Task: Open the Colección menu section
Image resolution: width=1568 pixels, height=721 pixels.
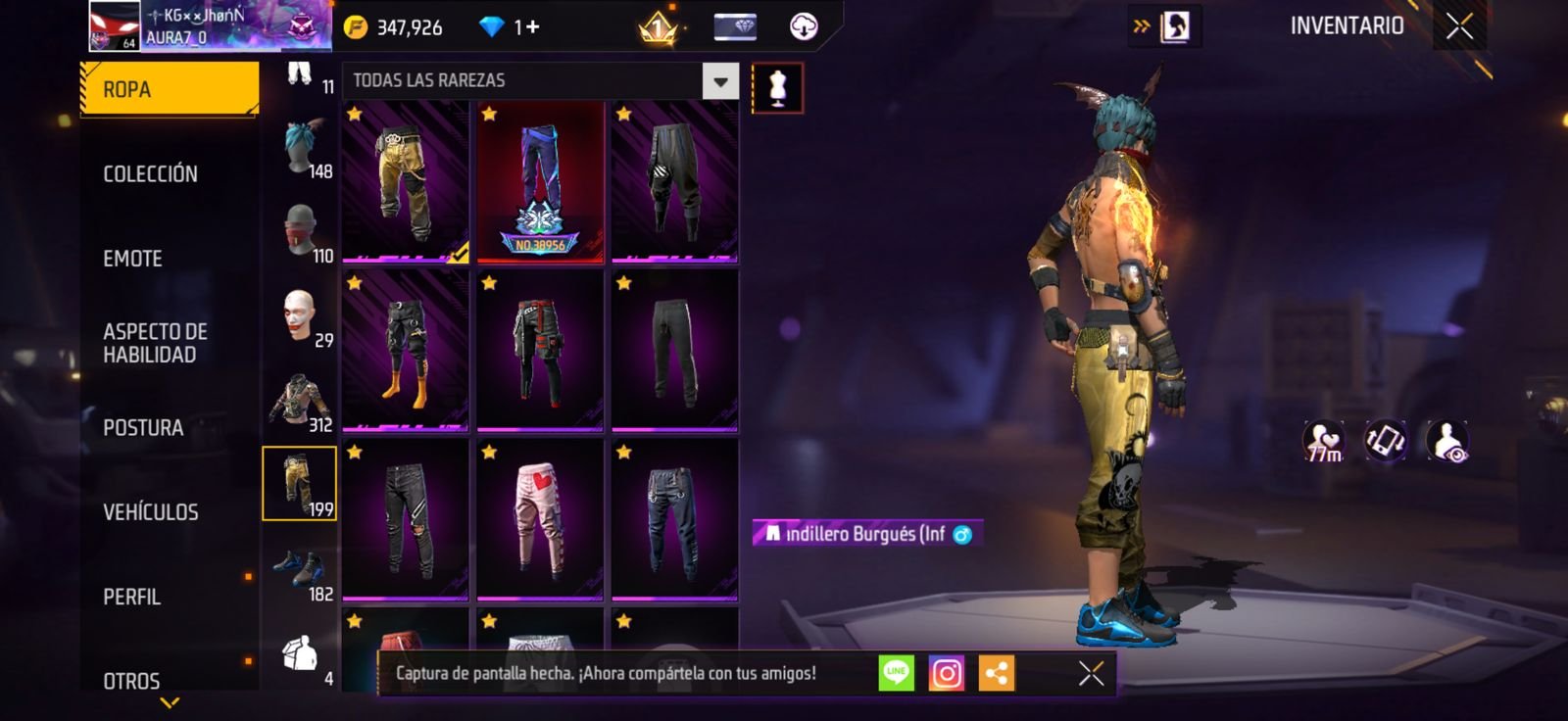Action: (150, 173)
